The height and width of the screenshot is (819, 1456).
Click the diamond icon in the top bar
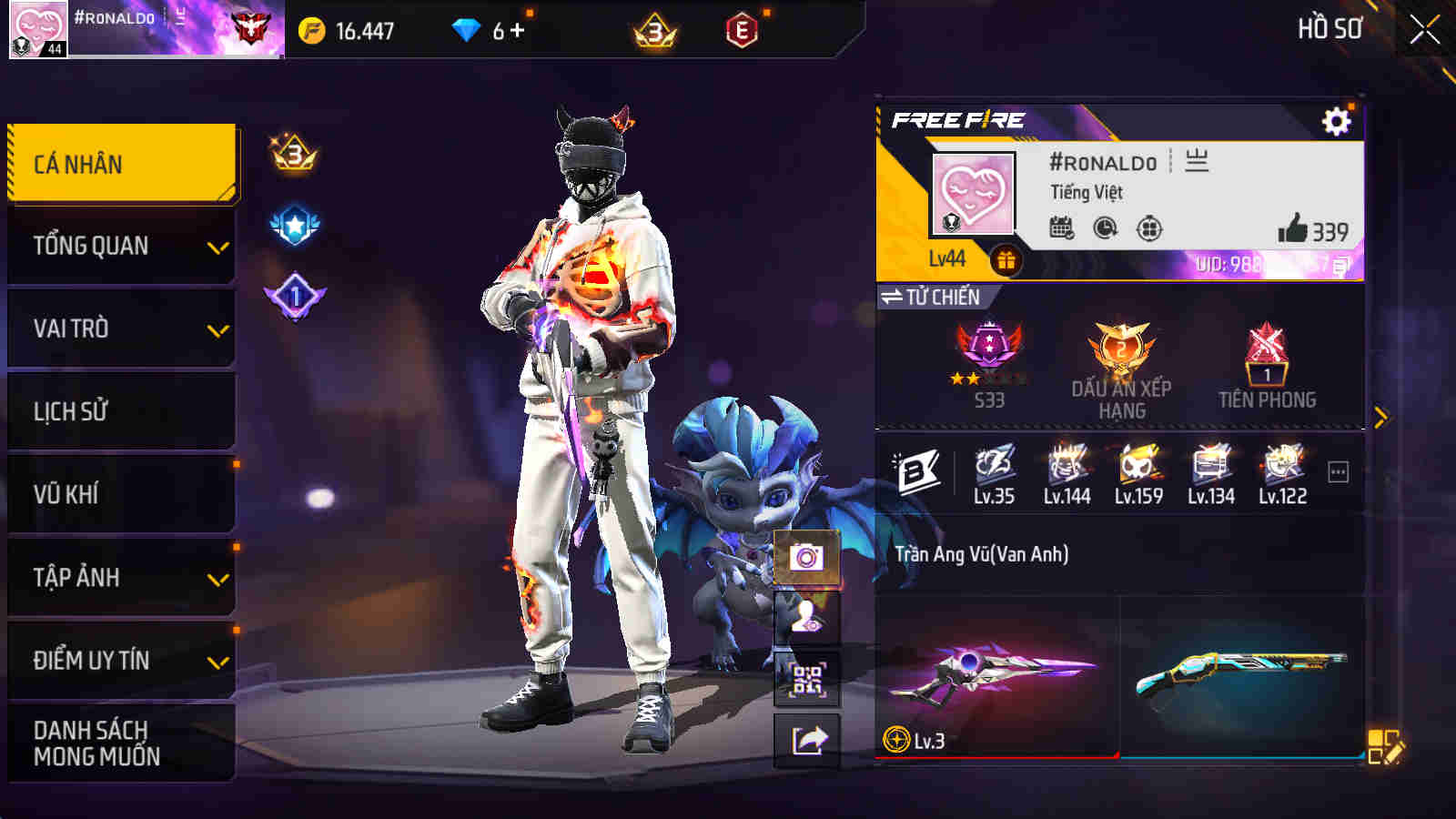coord(467,30)
